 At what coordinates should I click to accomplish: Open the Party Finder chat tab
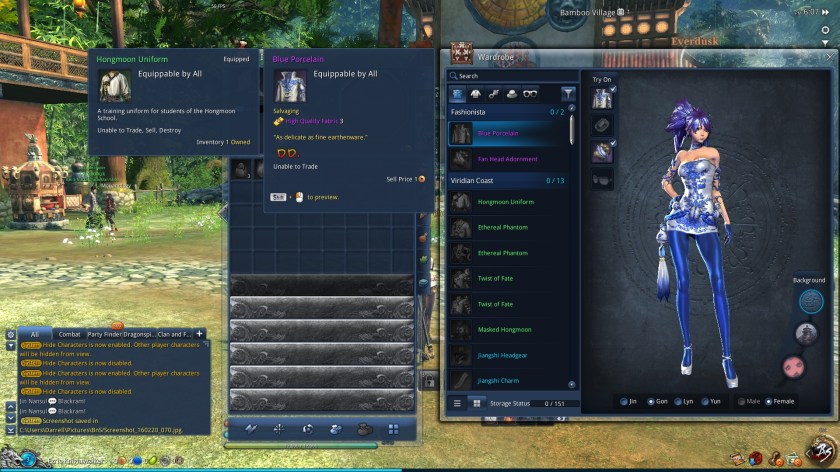103,334
